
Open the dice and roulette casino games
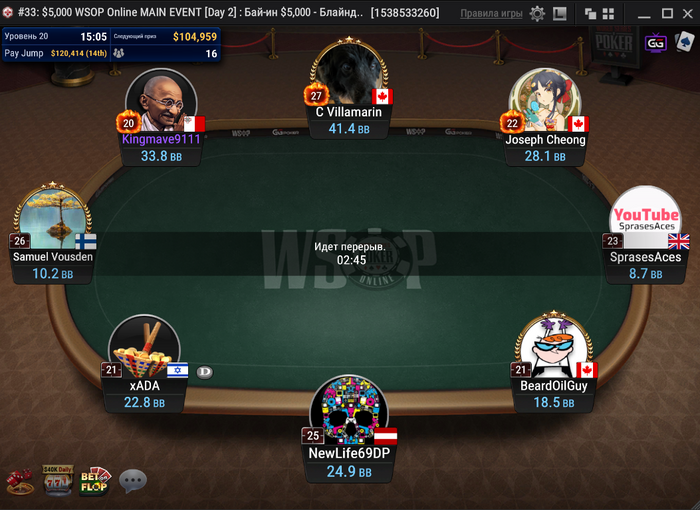click(x=19, y=482)
